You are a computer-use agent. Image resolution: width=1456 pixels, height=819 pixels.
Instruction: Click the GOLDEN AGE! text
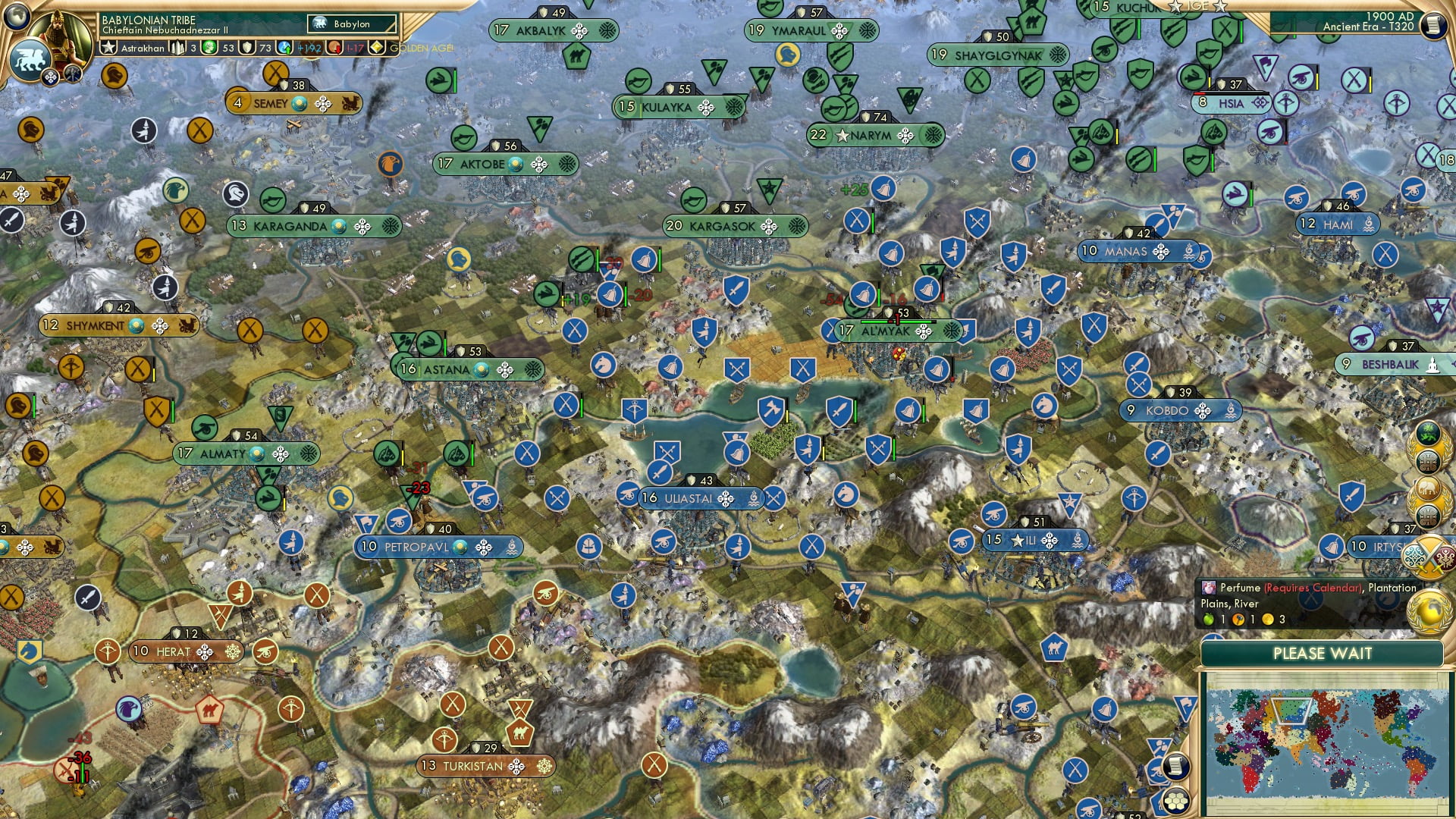point(421,48)
